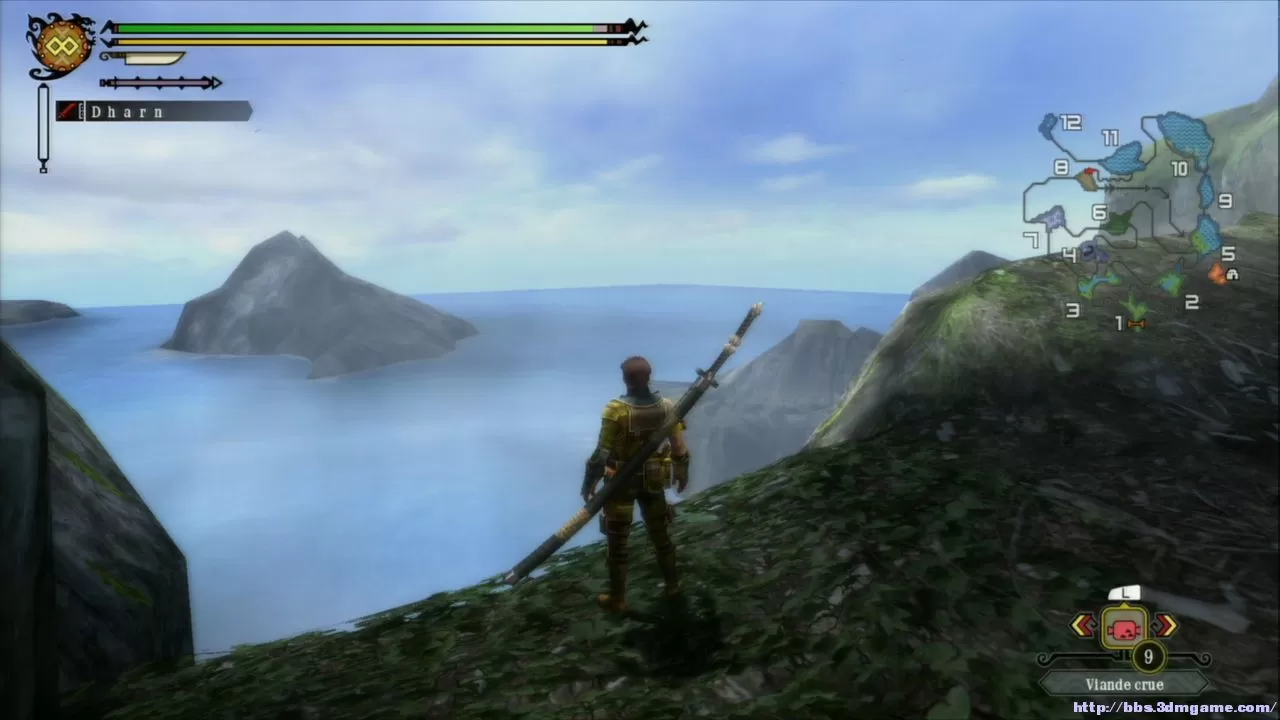Cycle items with the right chevron arrow
This screenshot has width=1280, height=720.
1165,626
